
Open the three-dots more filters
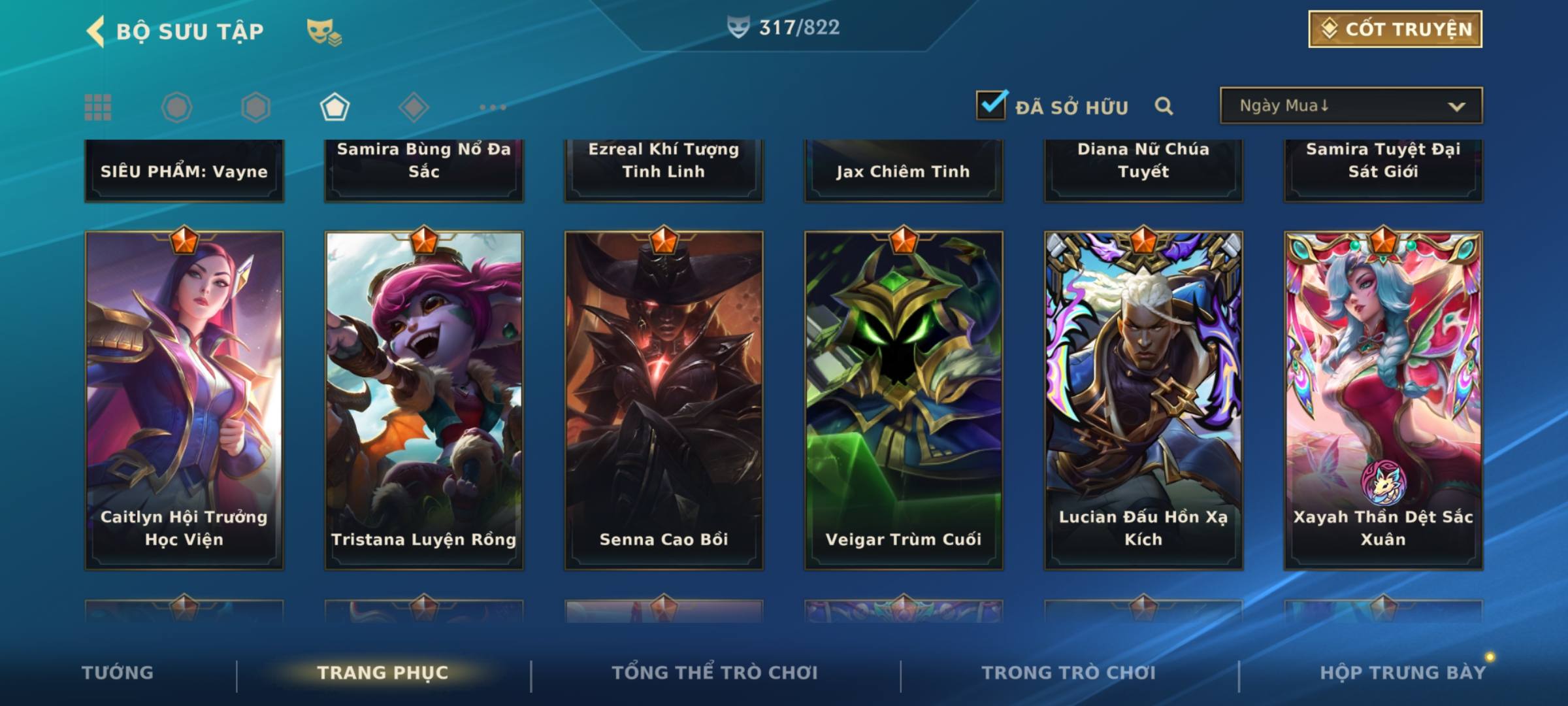[493, 107]
